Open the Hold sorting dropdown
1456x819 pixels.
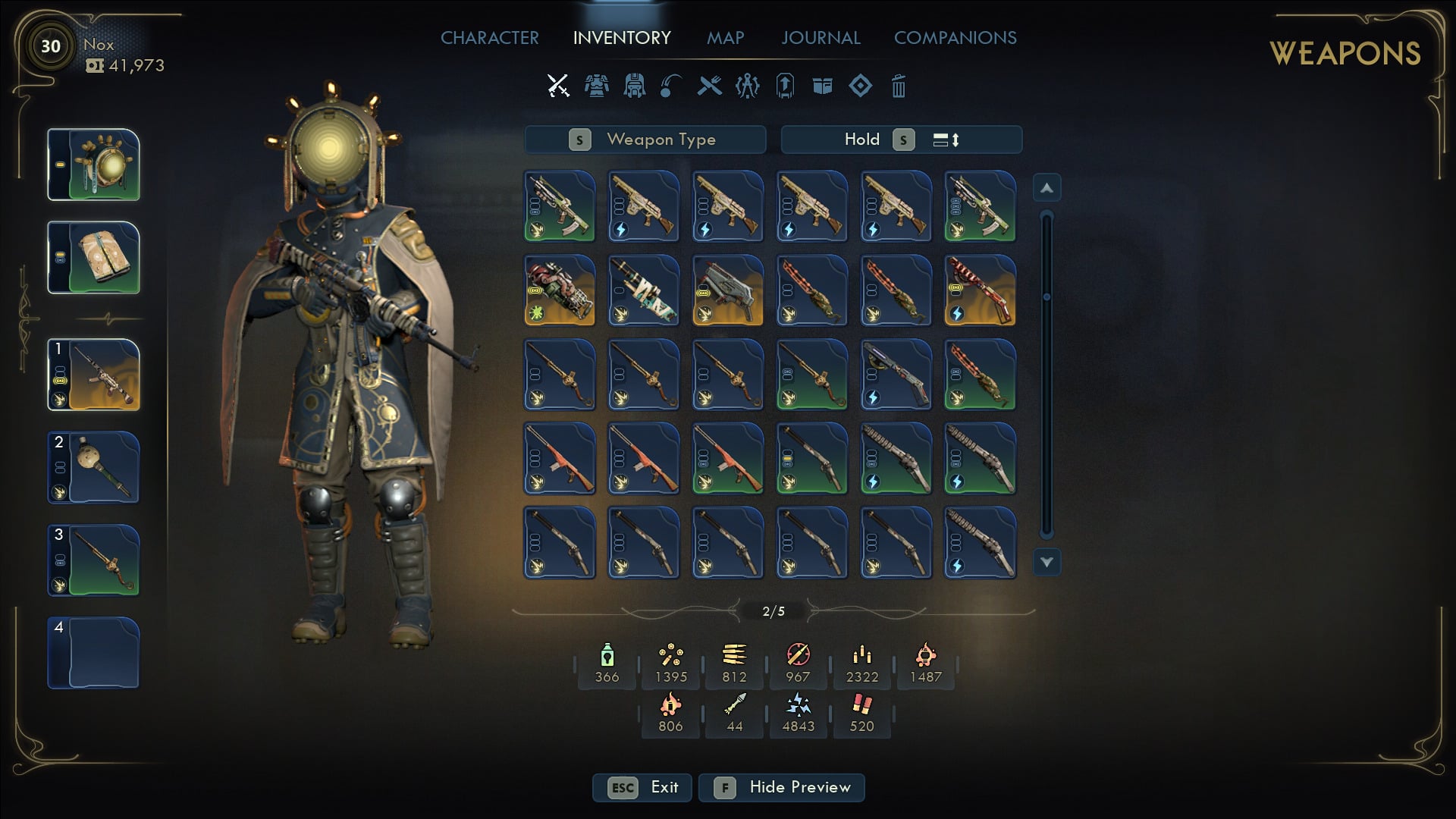pyautogui.click(x=863, y=140)
